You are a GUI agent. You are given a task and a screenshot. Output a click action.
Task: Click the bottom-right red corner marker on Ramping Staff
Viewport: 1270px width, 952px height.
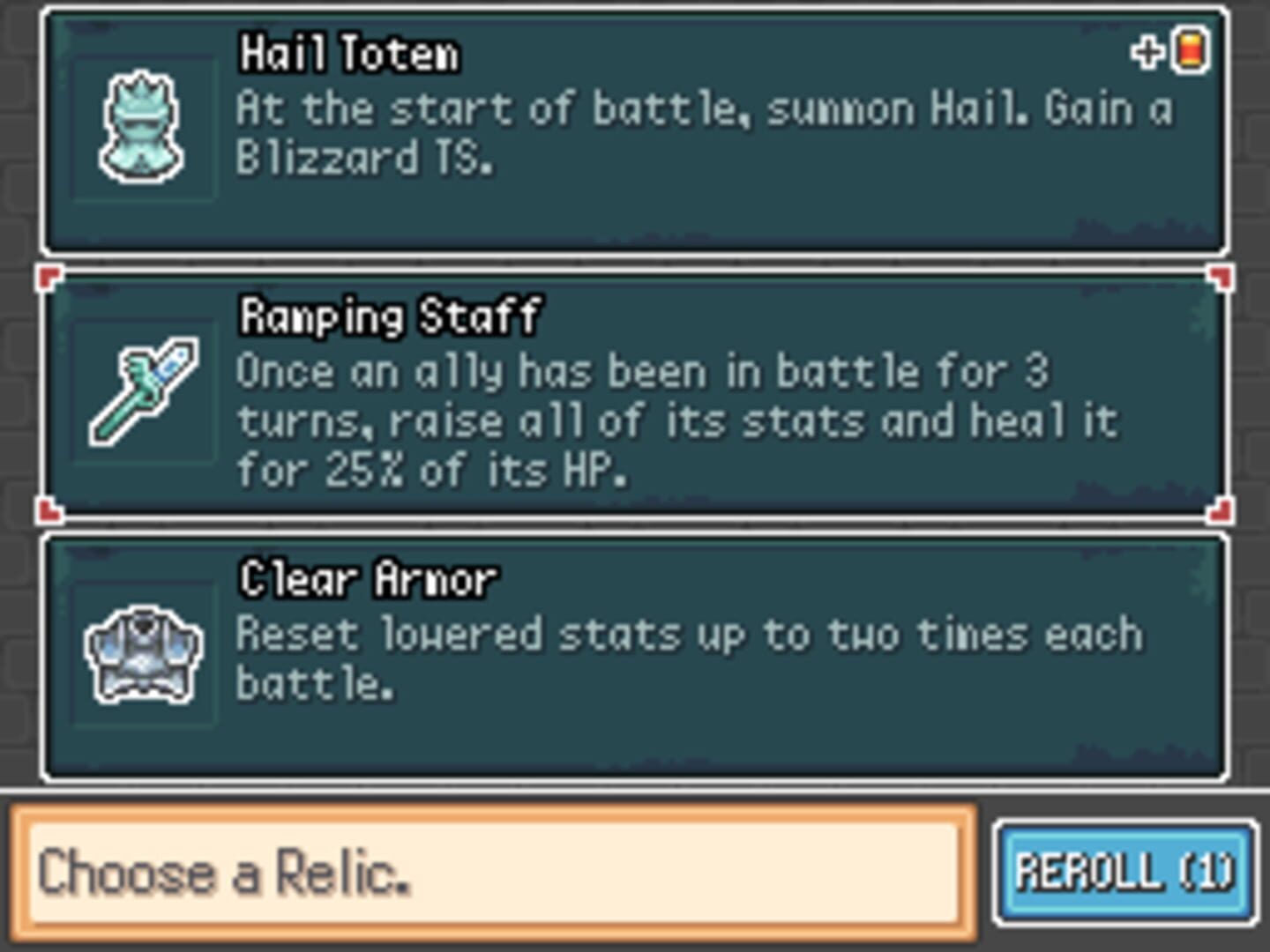coord(1221,509)
